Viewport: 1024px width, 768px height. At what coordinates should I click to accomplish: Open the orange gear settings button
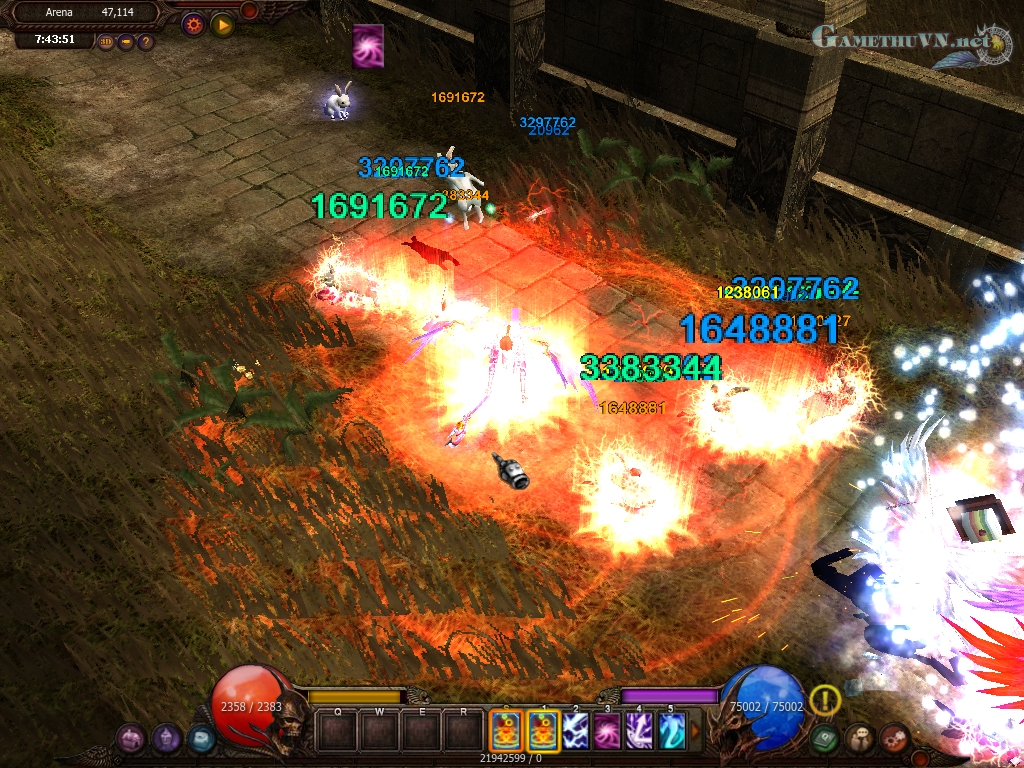(x=193, y=24)
